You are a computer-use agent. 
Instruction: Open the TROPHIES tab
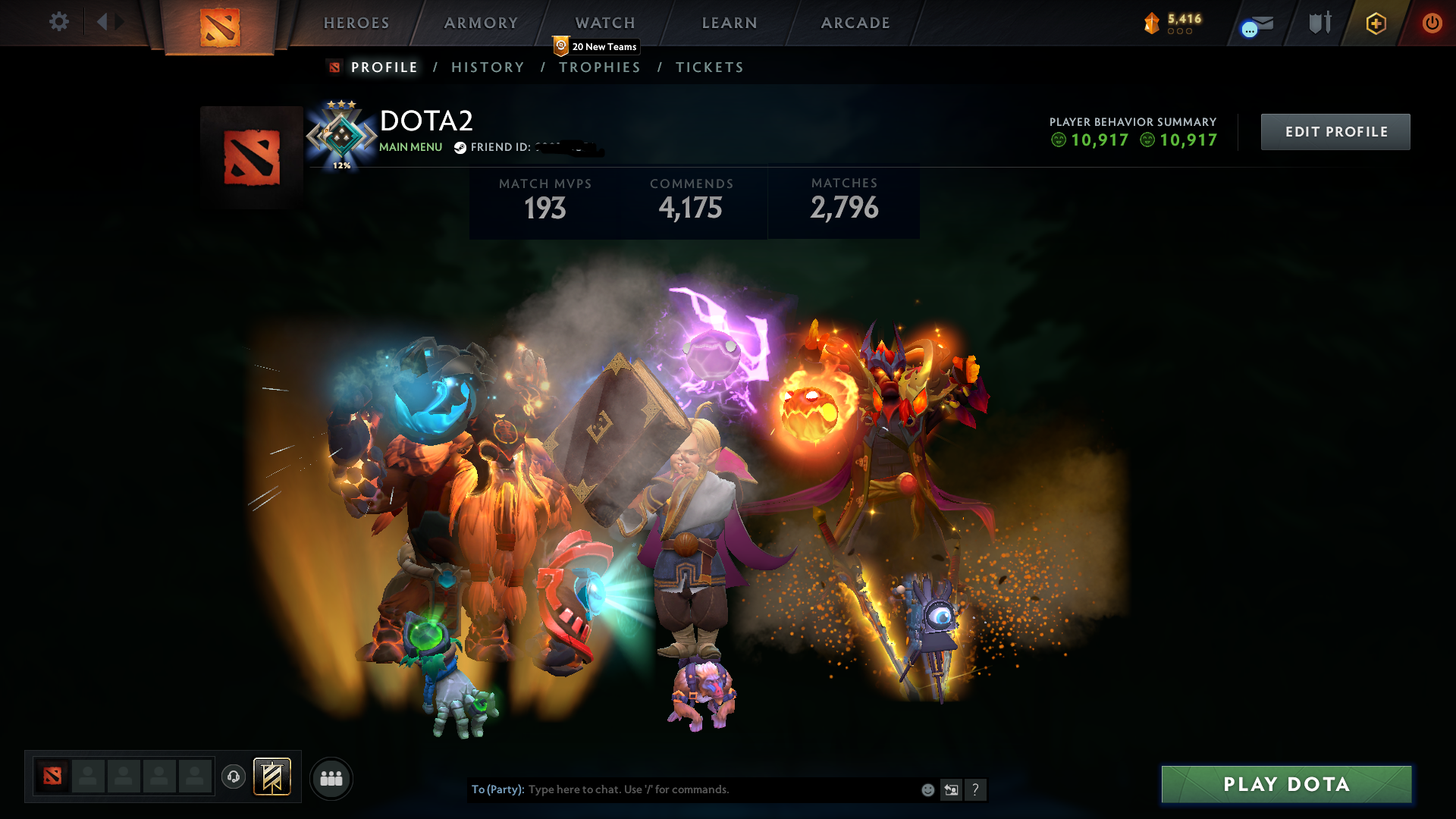point(600,67)
